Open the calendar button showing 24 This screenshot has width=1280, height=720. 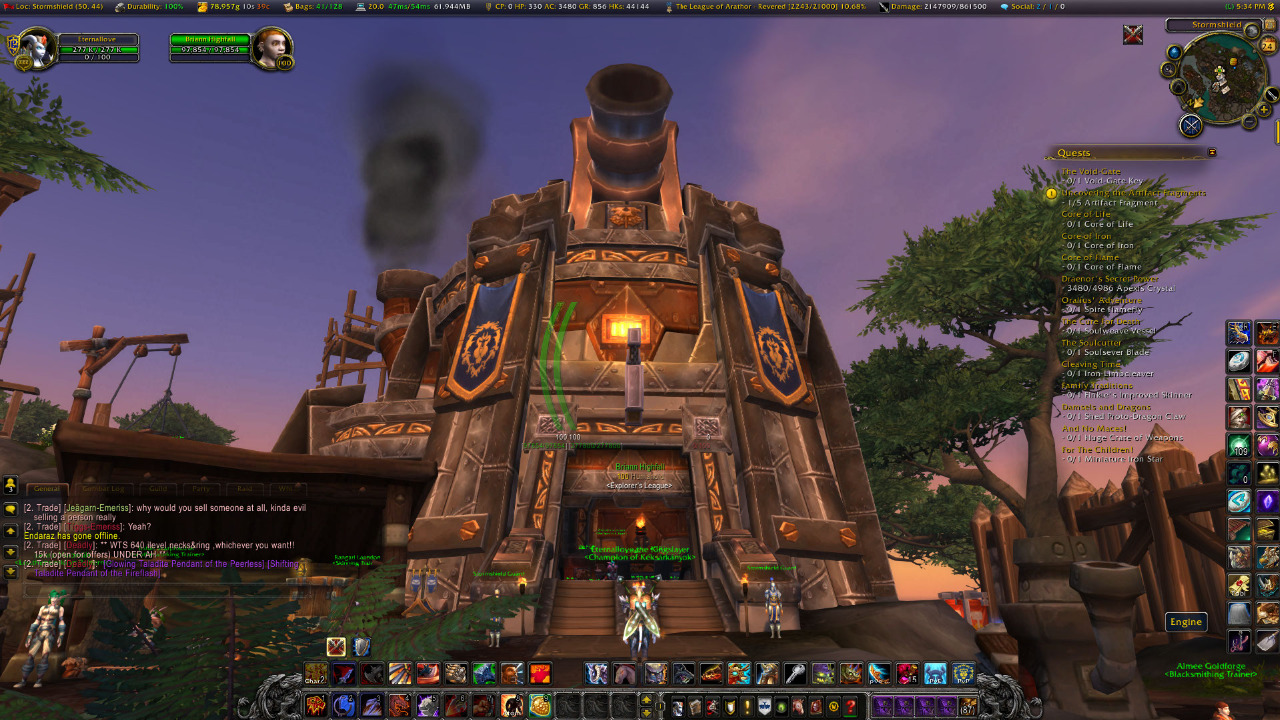pos(1269,45)
